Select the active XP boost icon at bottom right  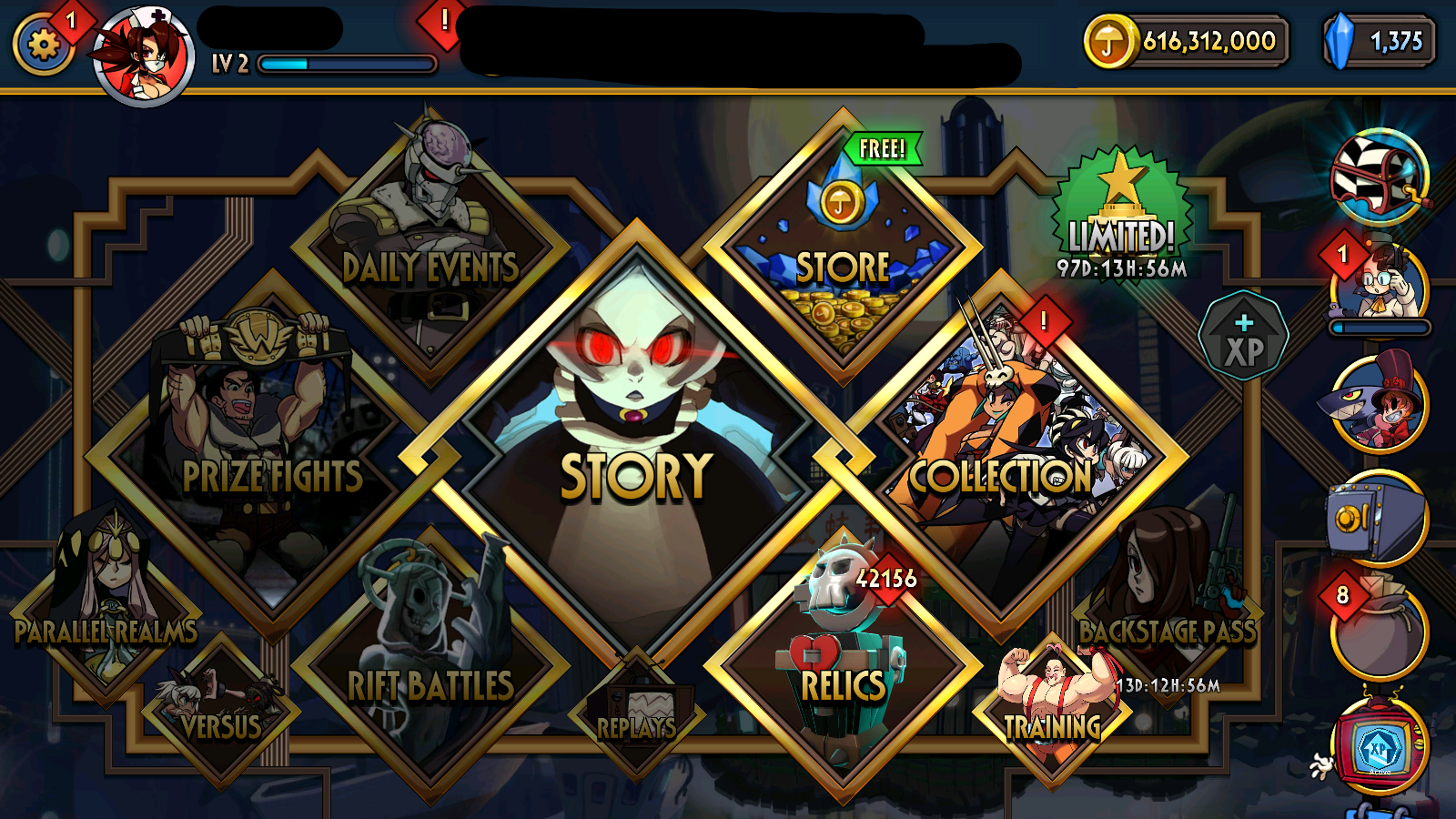(1379, 746)
